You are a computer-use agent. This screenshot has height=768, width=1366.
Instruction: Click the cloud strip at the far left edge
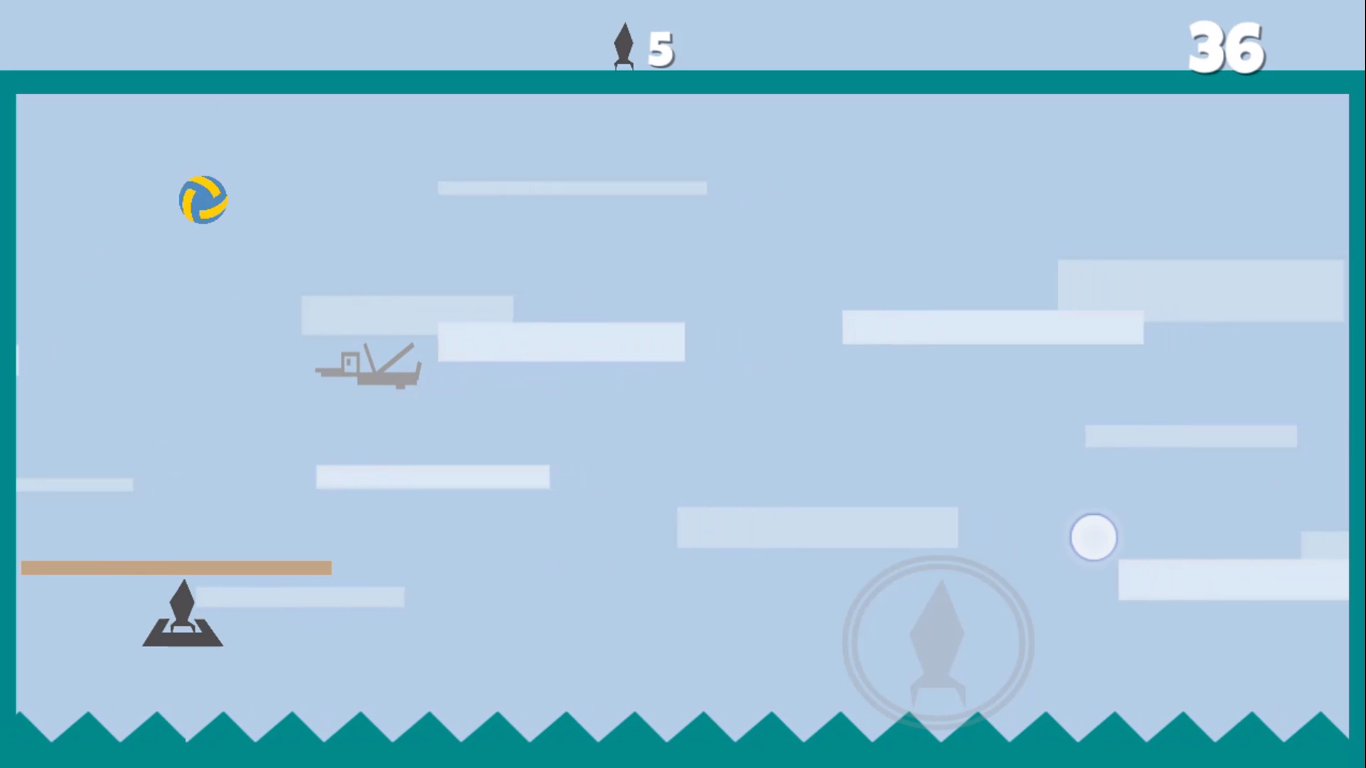75,485
